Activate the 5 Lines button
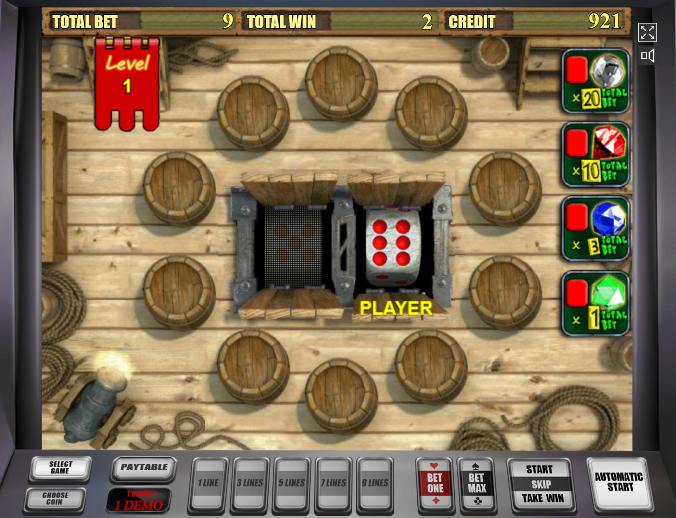The image size is (676, 518). tap(291, 483)
